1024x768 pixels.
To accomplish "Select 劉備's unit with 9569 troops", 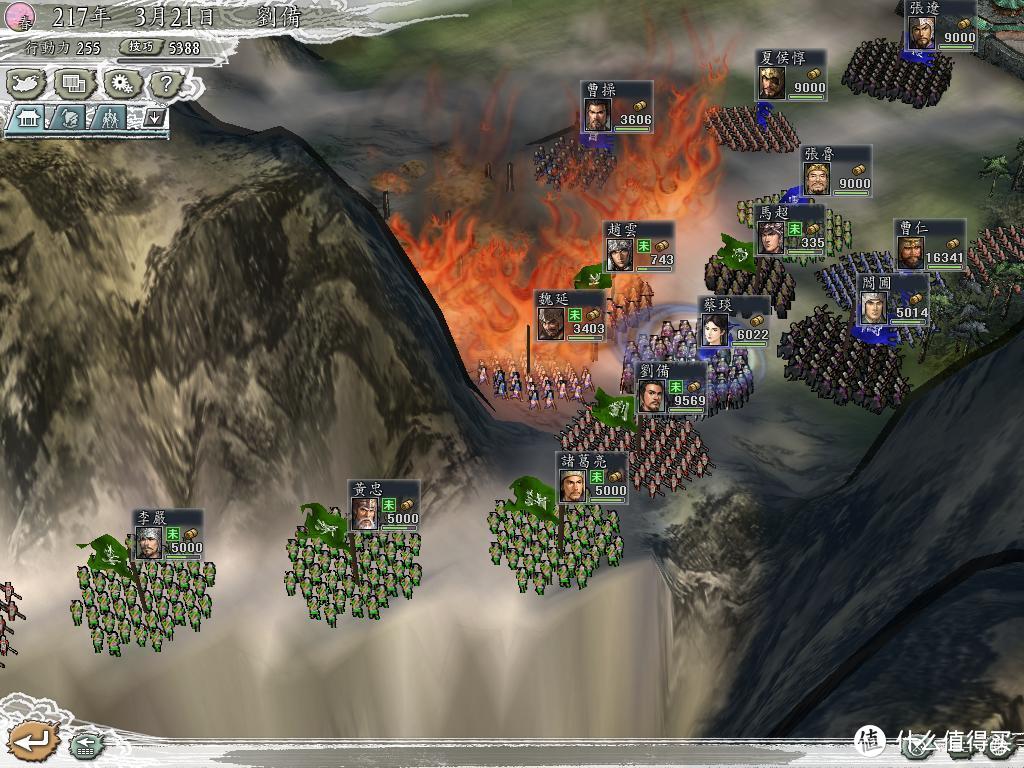I will pos(671,389).
